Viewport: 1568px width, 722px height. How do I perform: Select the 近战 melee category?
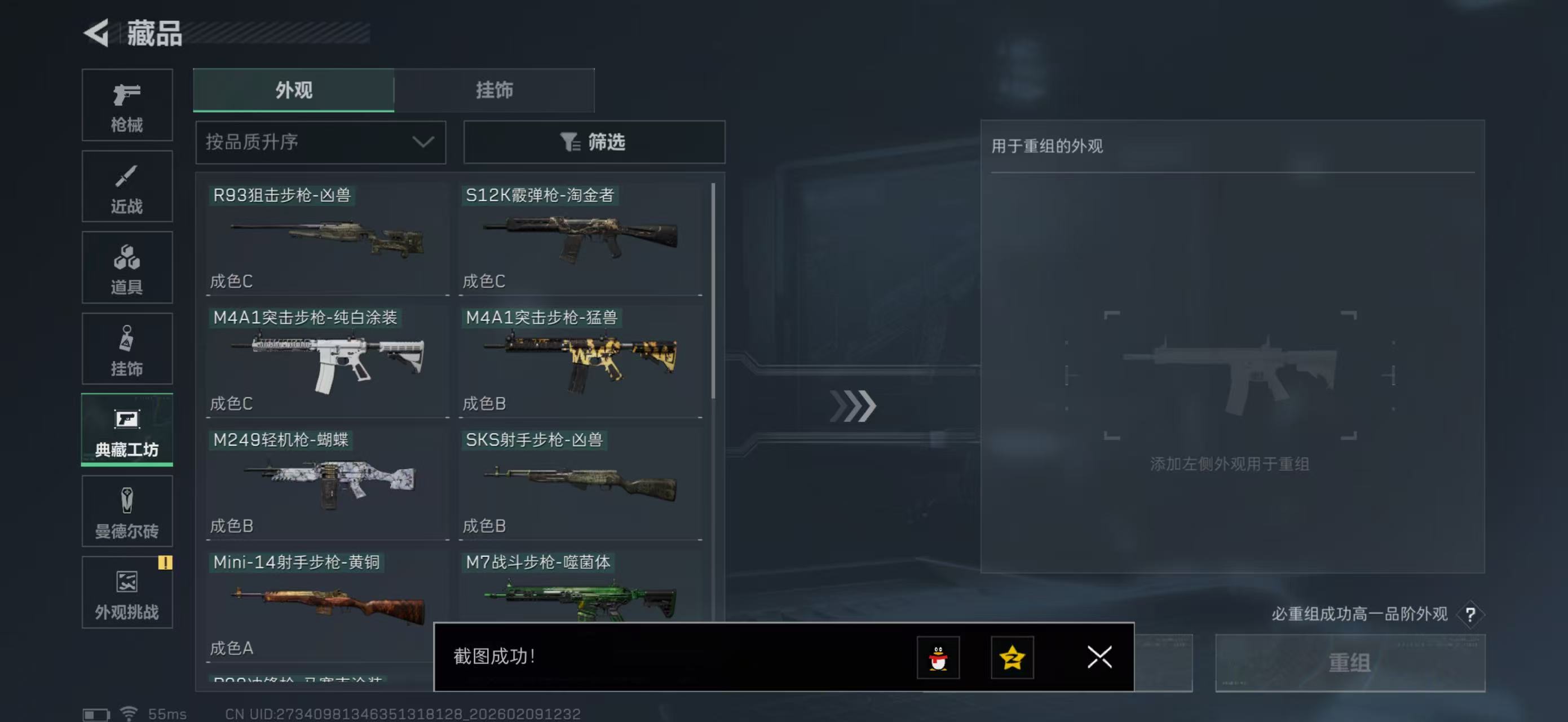pos(127,186)
